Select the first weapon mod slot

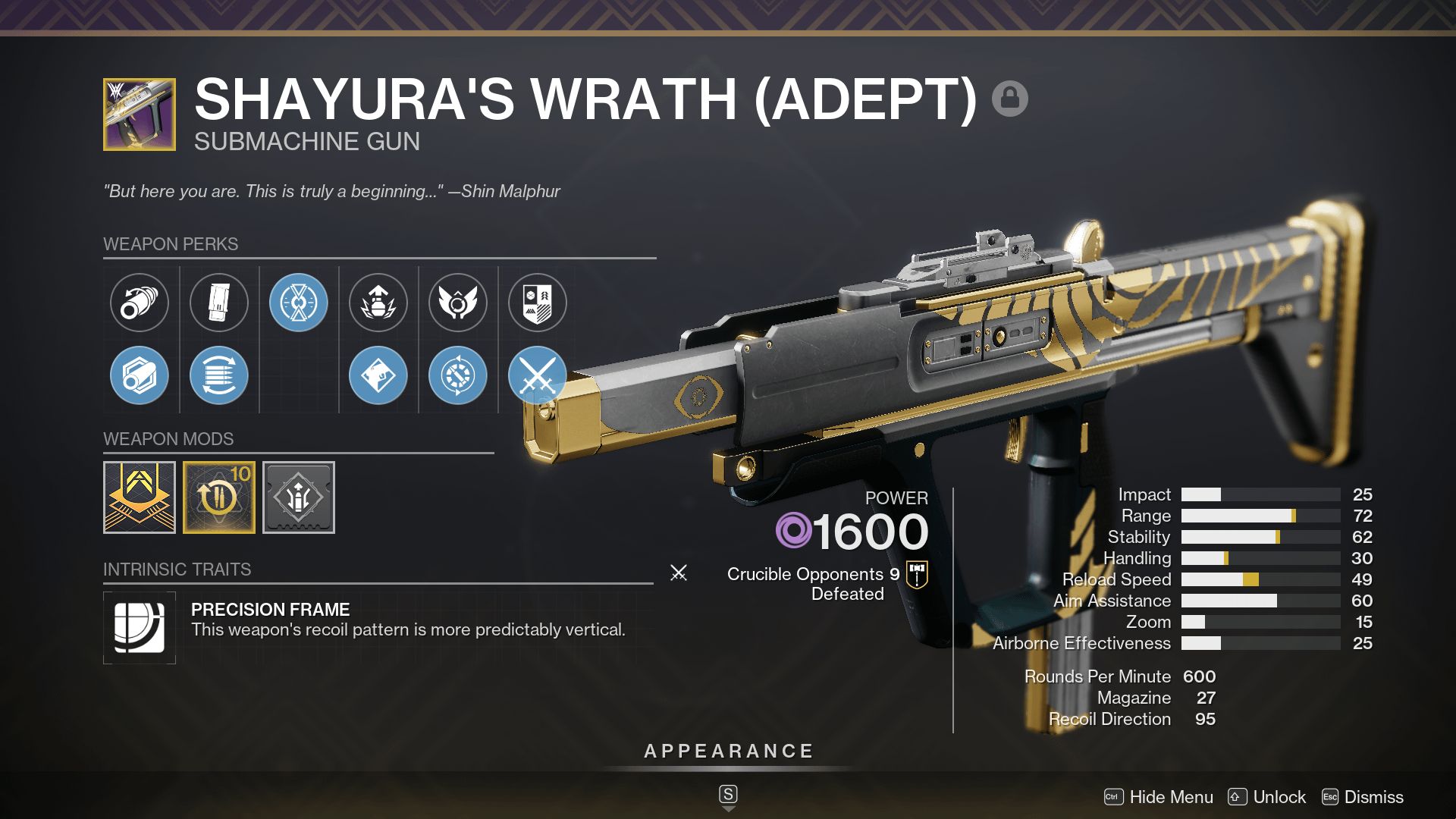(140, 497)
